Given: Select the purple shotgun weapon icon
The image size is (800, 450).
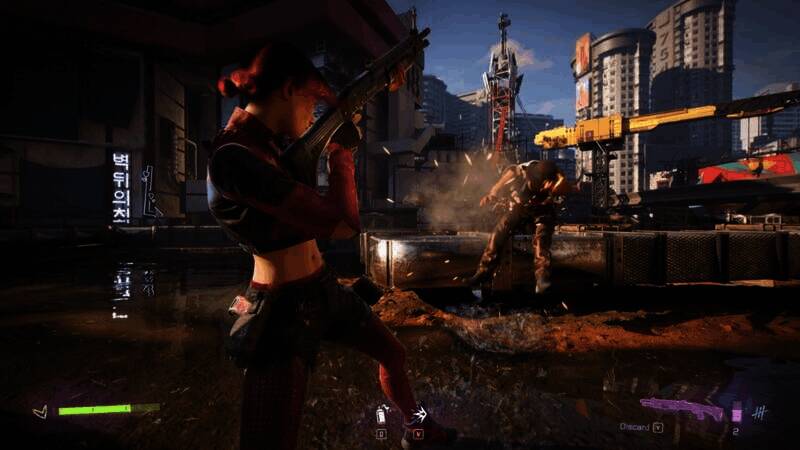Looking at the screenshot, I should 683,409.
